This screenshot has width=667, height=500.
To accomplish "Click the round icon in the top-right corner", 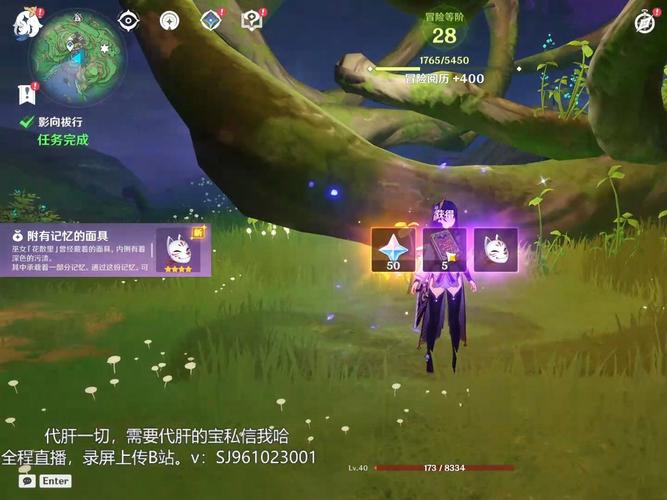I will [646, 22].
